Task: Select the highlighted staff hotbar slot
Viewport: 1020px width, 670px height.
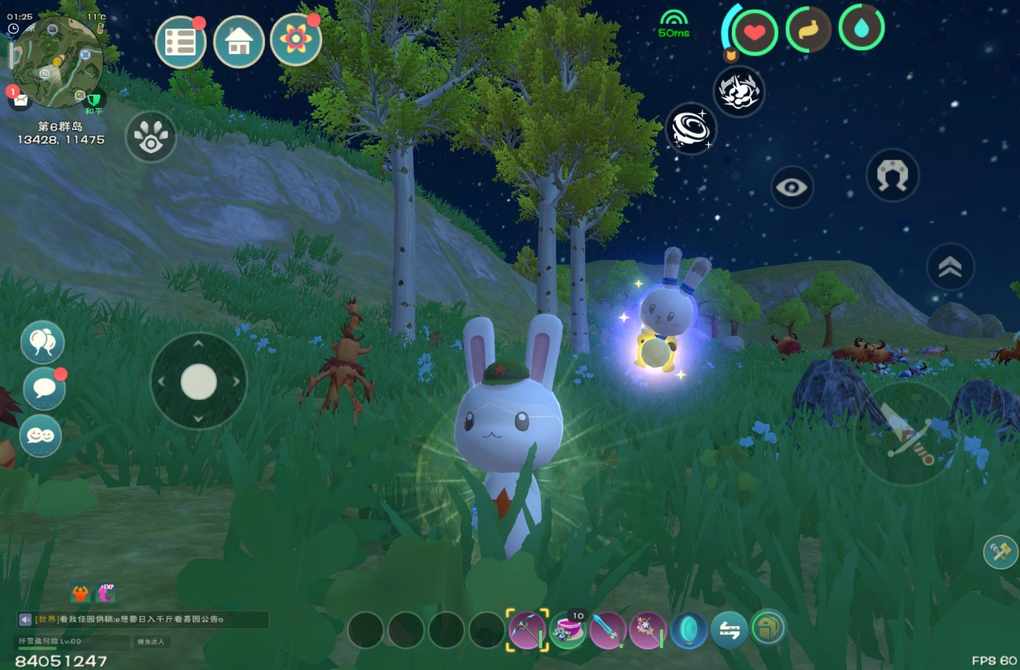Action: point(527,630)
